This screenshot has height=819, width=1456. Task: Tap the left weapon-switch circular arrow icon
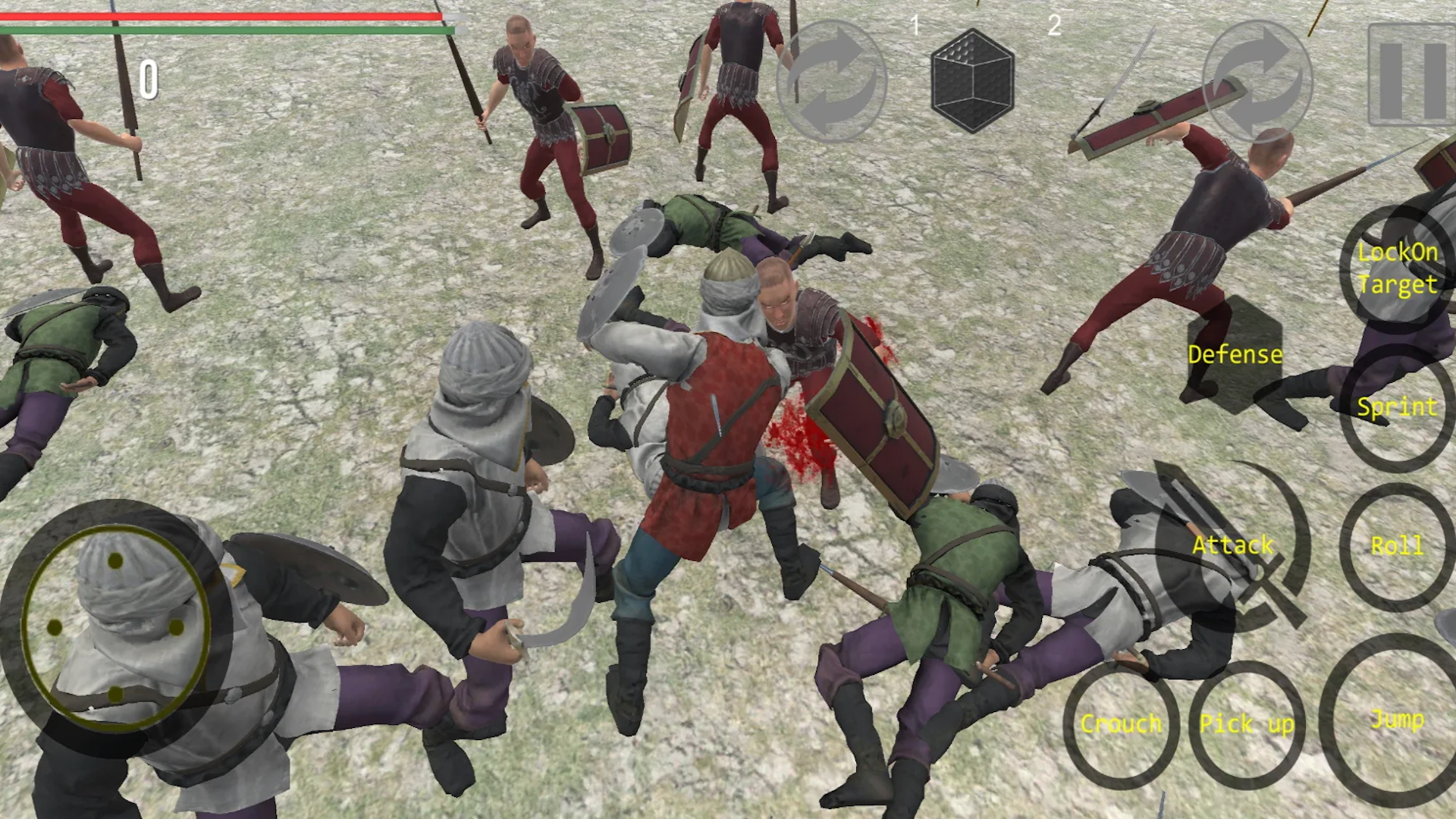pos(830,80)
